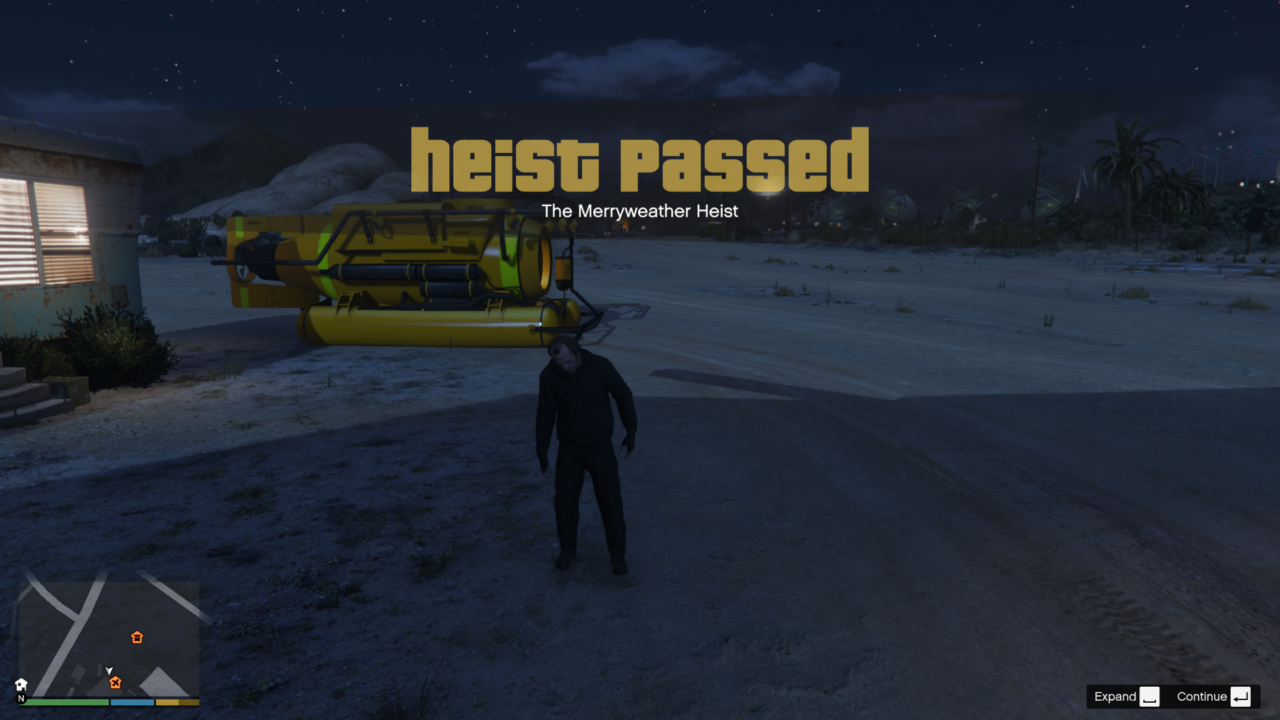Viewport: 1280px width, 720px height.
Task: Open 'The Merryweather Heist' mission name
Action: [x=640, y=211]
